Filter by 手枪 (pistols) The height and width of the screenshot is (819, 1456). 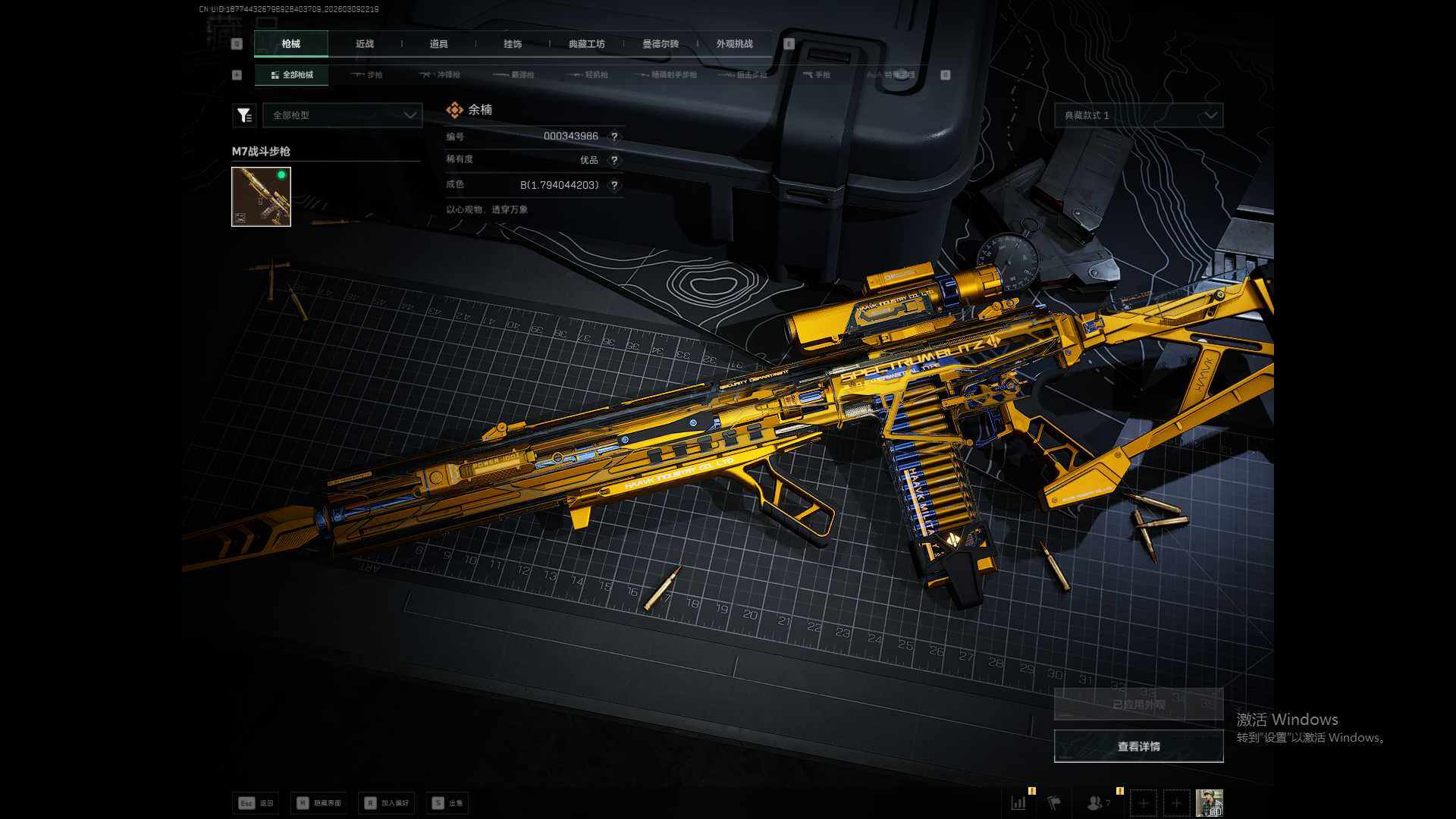817,75
